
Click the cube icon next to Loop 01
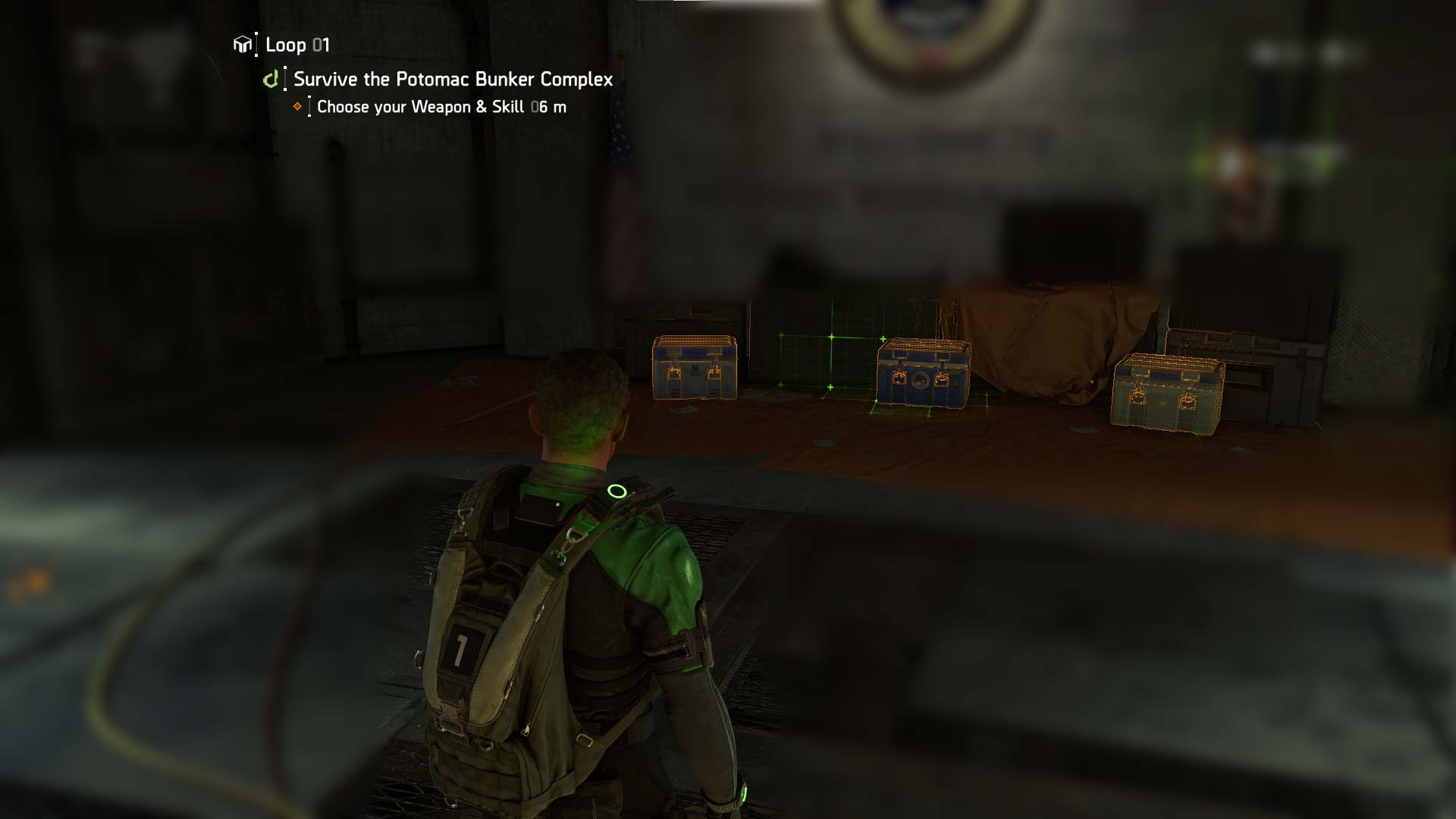click(241, 45)
